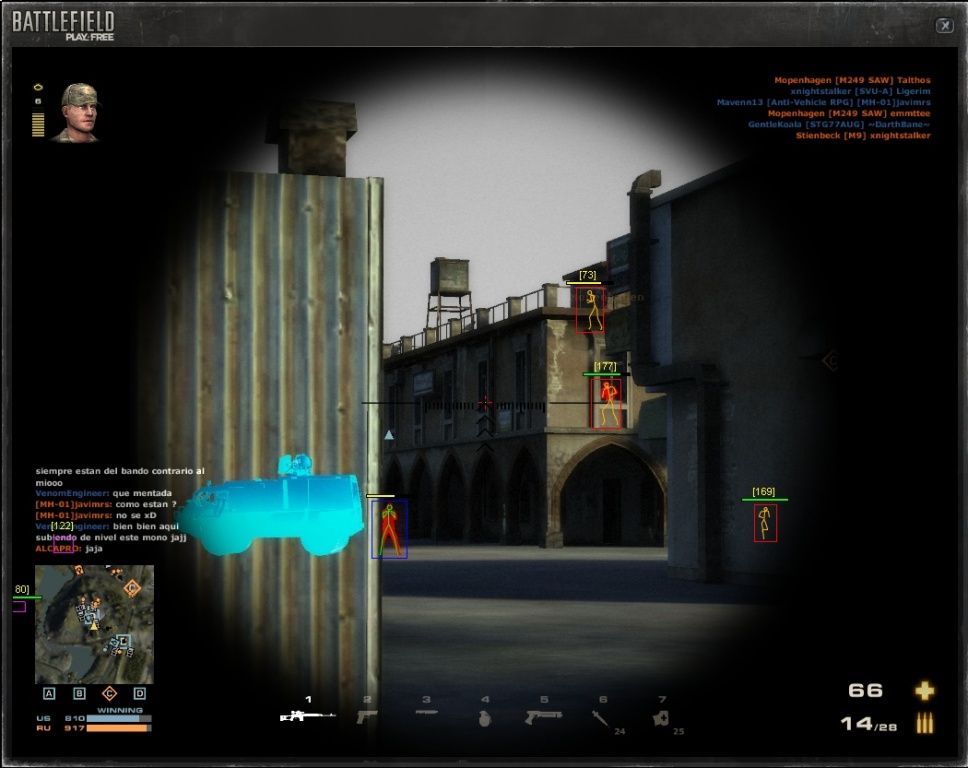Select control point D indicator
The image size is (968, 768).
[x=140, y=693]
